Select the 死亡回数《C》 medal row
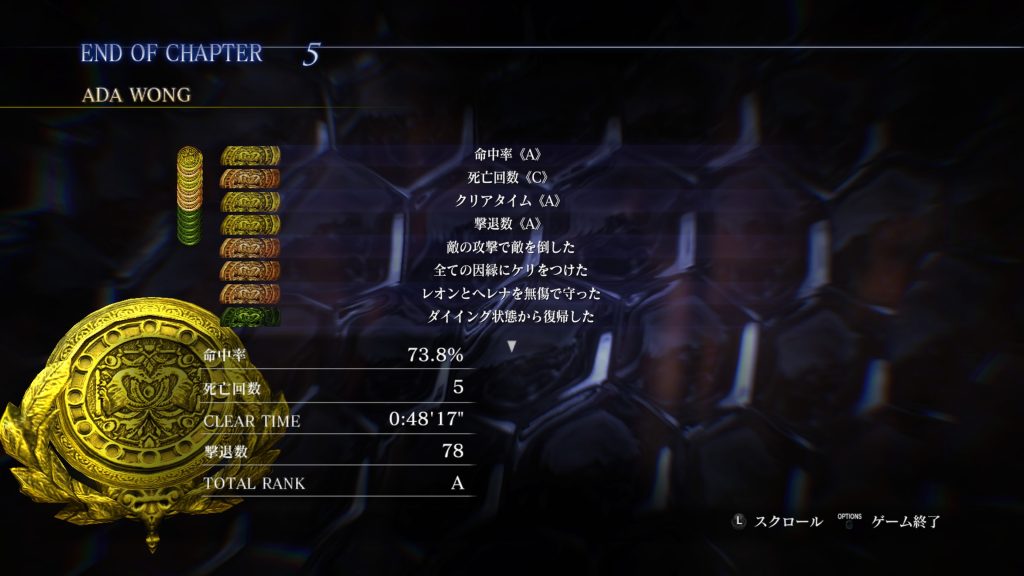 click(x=510, y=178)
